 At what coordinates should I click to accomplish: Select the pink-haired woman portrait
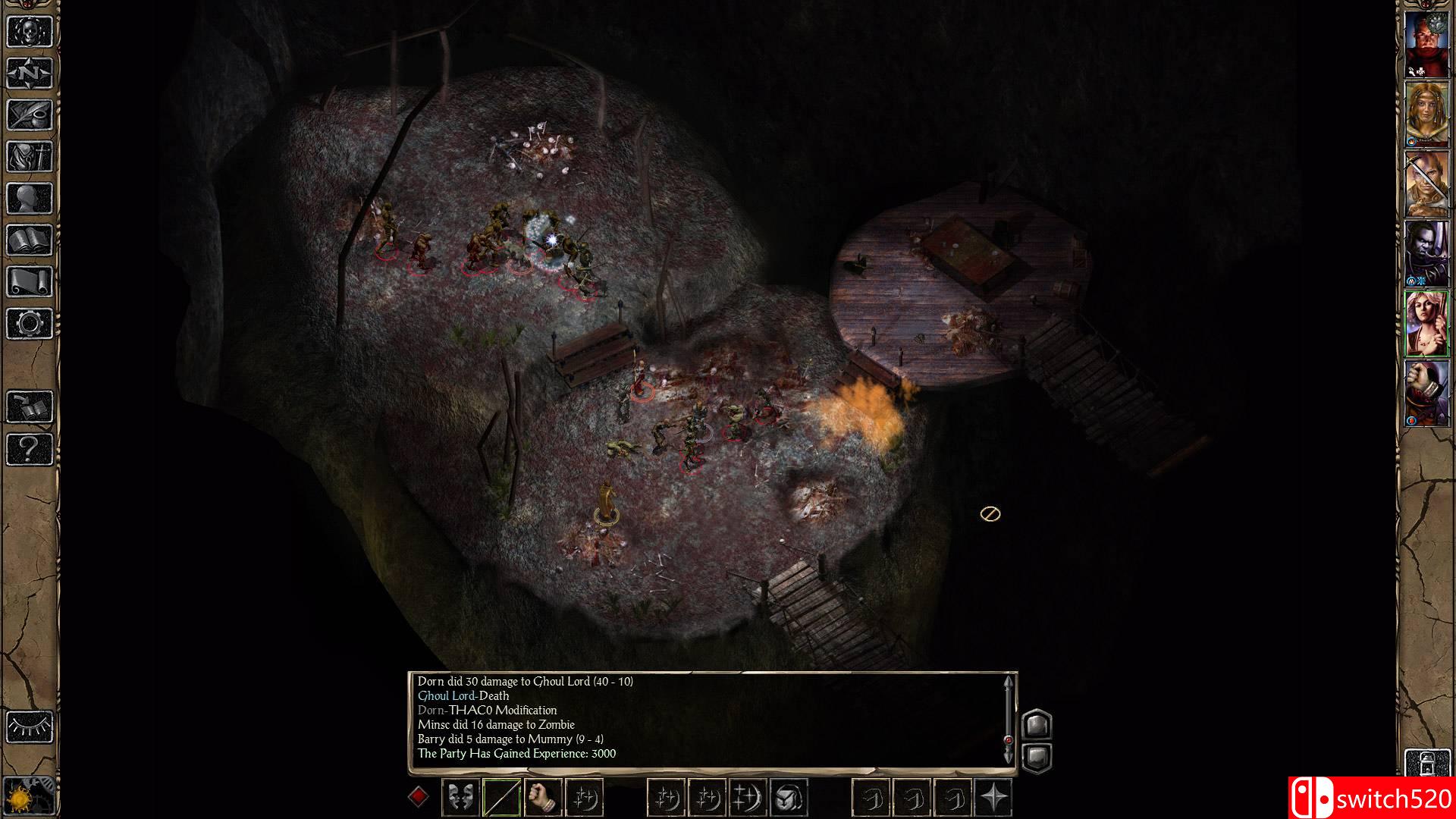[1426, 323]
